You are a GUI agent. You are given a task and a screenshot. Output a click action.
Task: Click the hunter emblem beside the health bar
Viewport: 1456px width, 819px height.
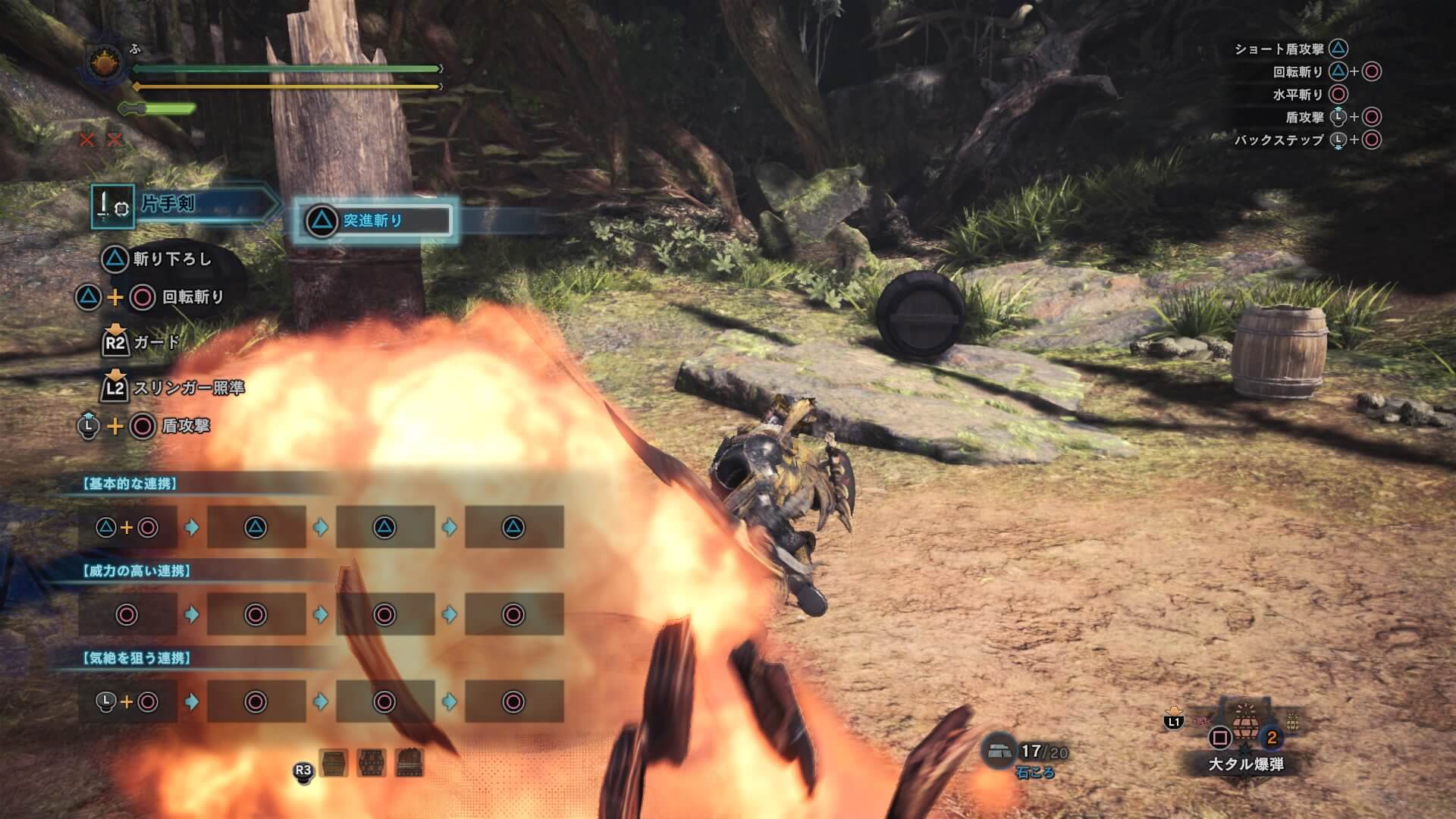pos(104,64)
